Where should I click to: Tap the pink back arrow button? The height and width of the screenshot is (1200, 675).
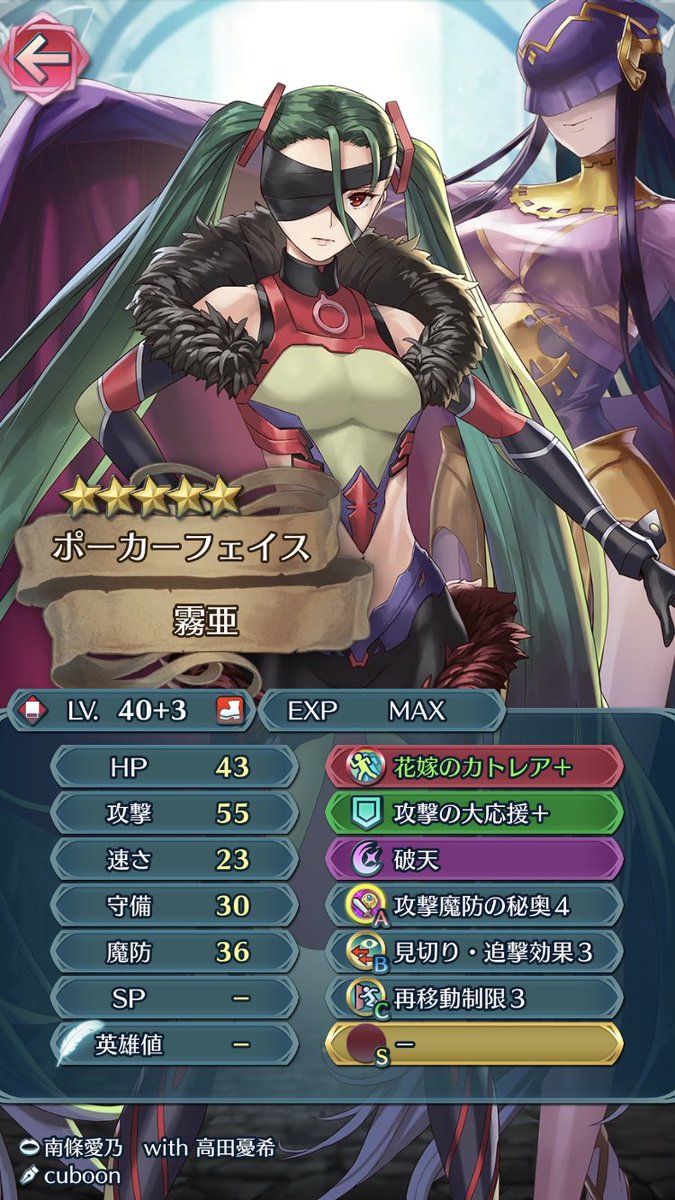point(42,57)
